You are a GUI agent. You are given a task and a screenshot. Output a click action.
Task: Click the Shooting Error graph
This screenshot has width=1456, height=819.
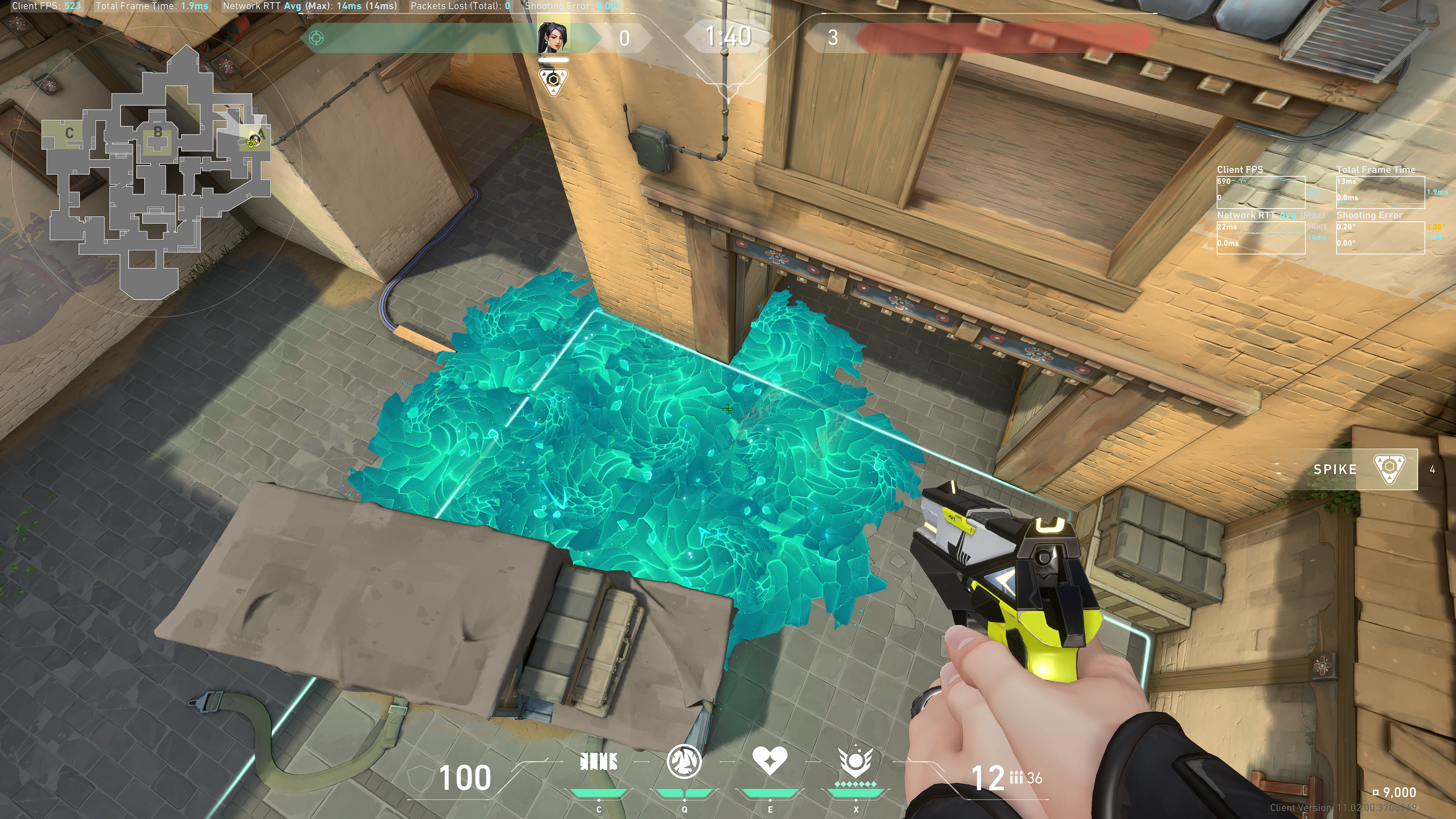1380,237
